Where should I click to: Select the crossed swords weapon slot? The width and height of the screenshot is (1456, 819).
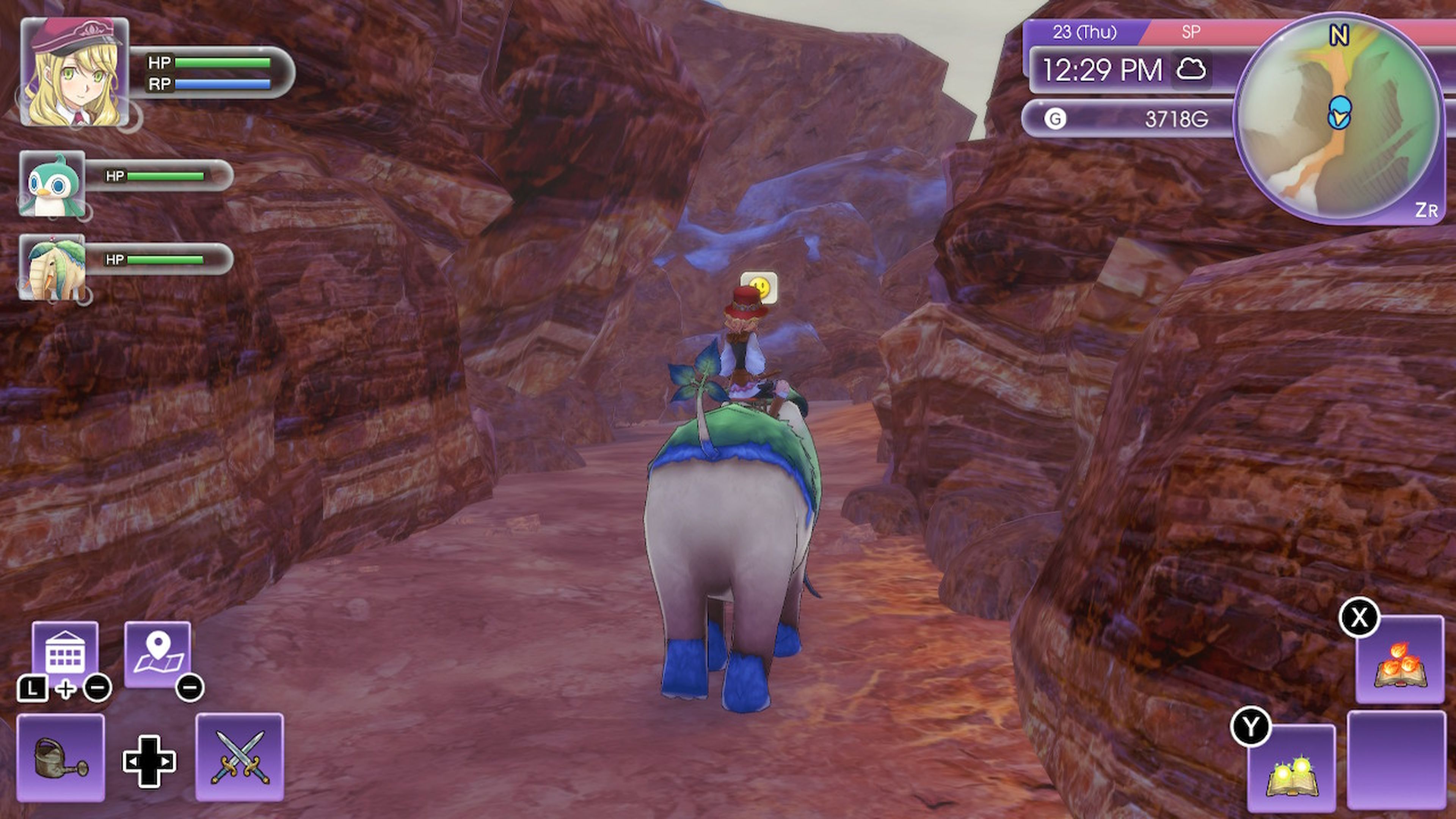coord(240,757)
